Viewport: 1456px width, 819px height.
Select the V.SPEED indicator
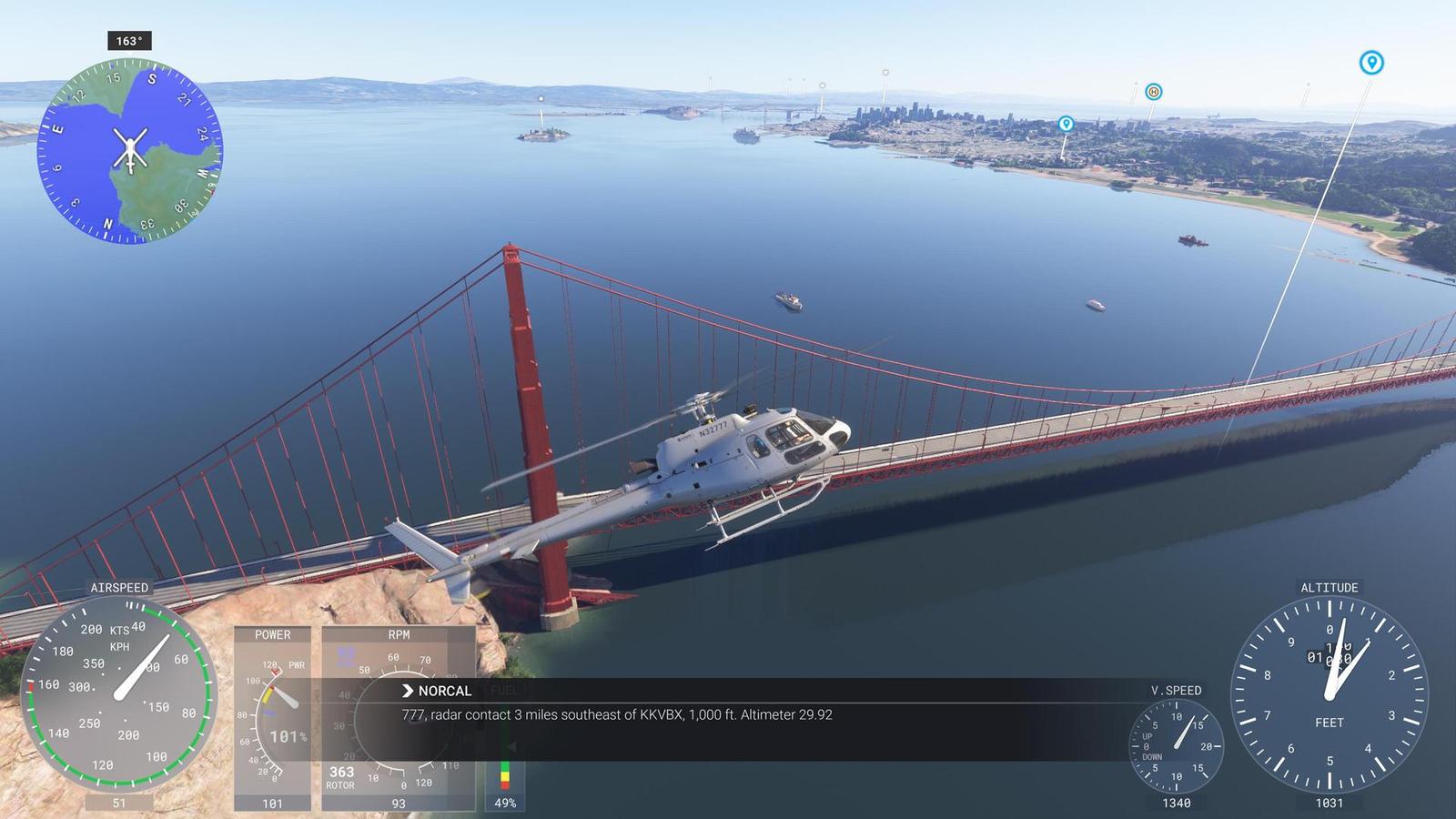[1174, 746]
